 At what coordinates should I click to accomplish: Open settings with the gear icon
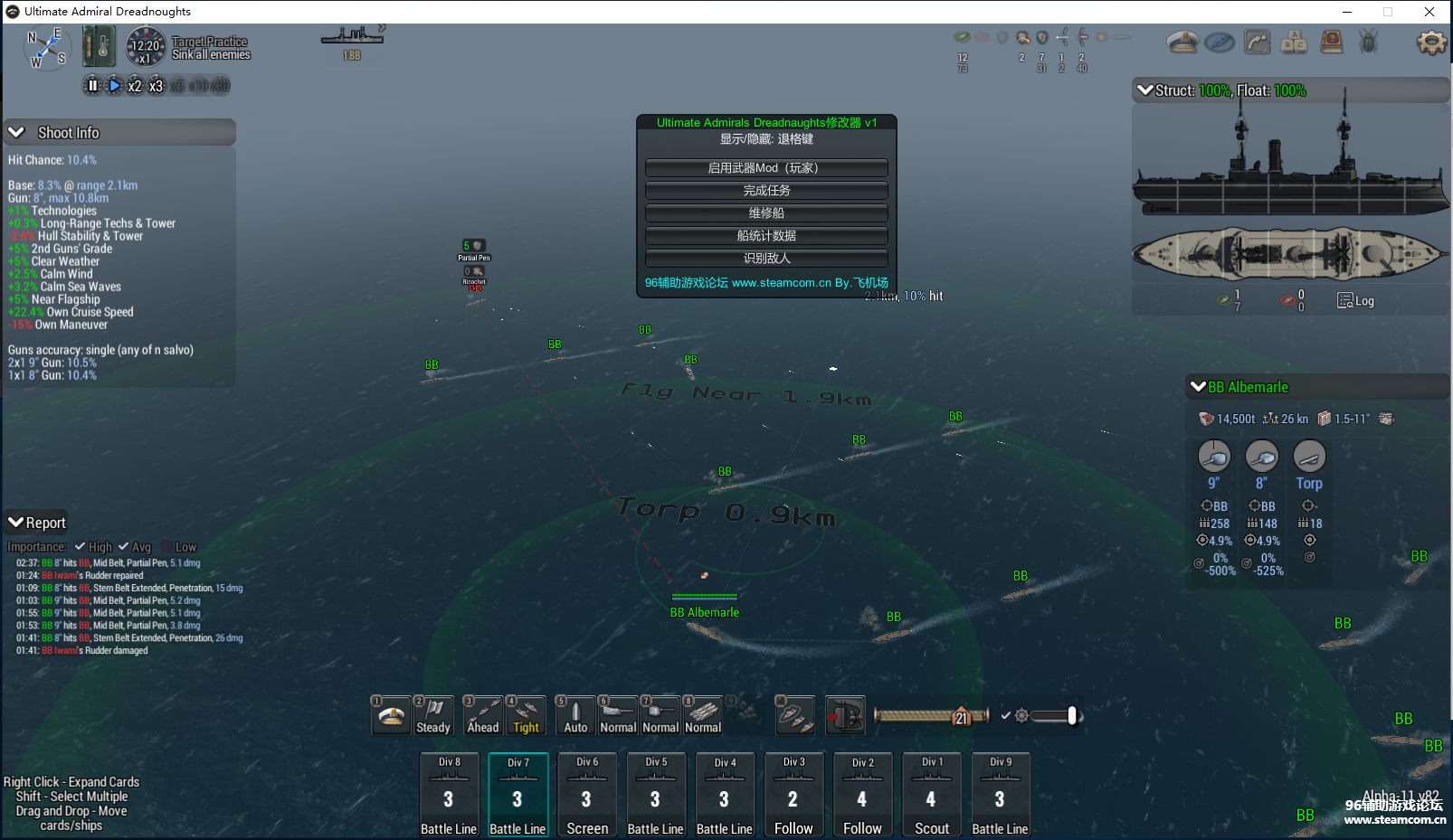coord(1430,42)
